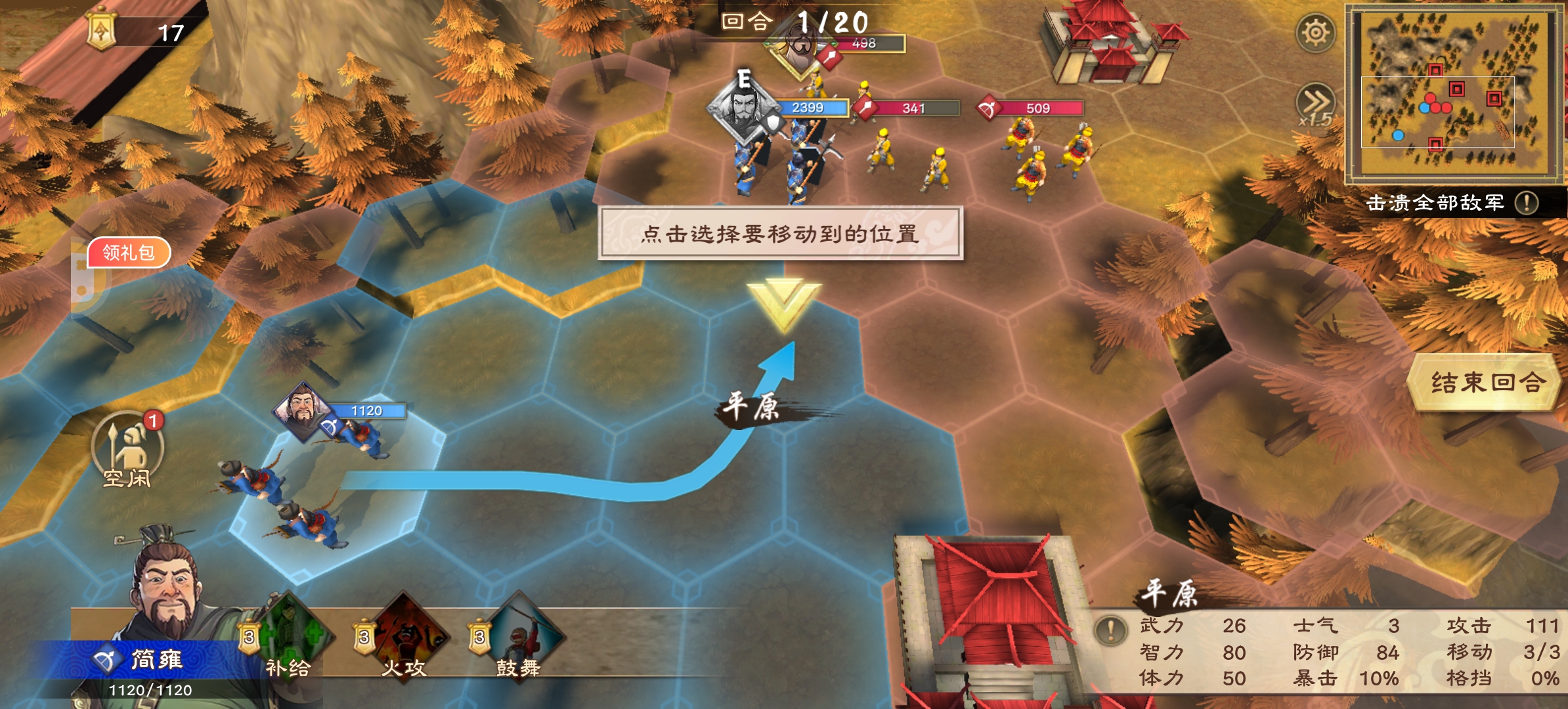Show victory objective info beside 击溃全部敌军
The width and height of the screenshot is (1568, 709).
click(x=1527, y=203)
